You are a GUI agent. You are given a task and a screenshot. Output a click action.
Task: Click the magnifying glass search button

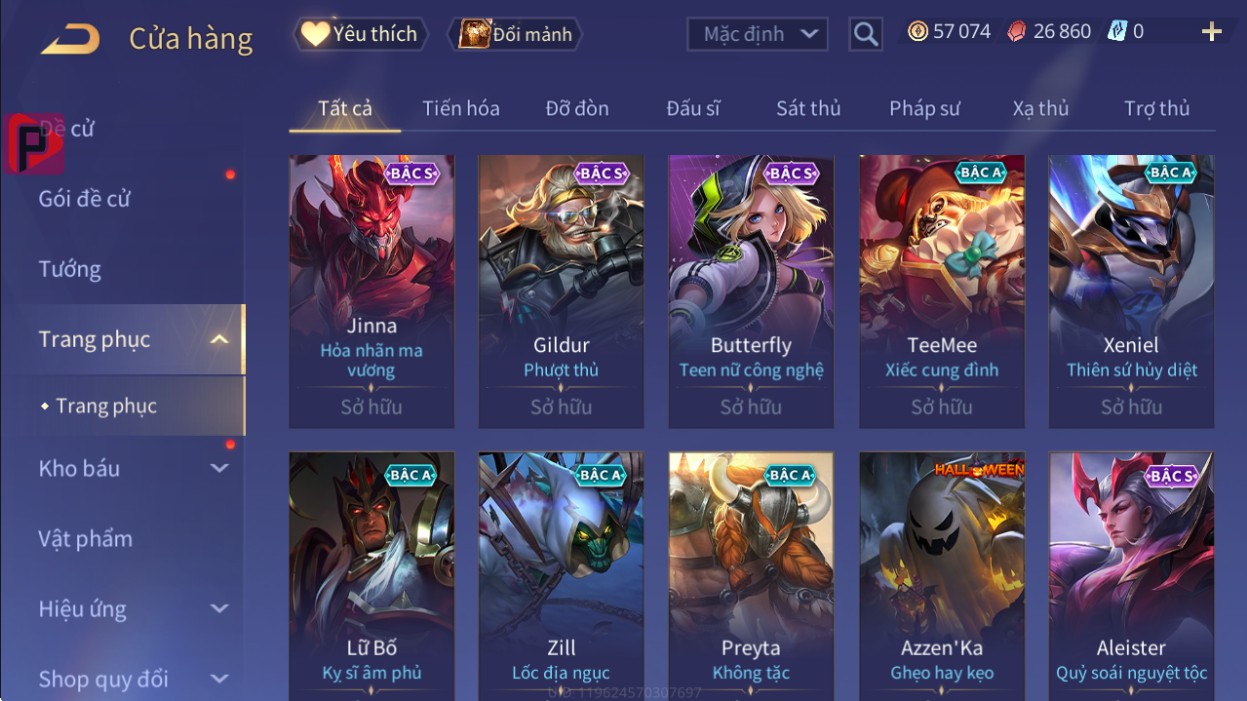tap(866, 35)
